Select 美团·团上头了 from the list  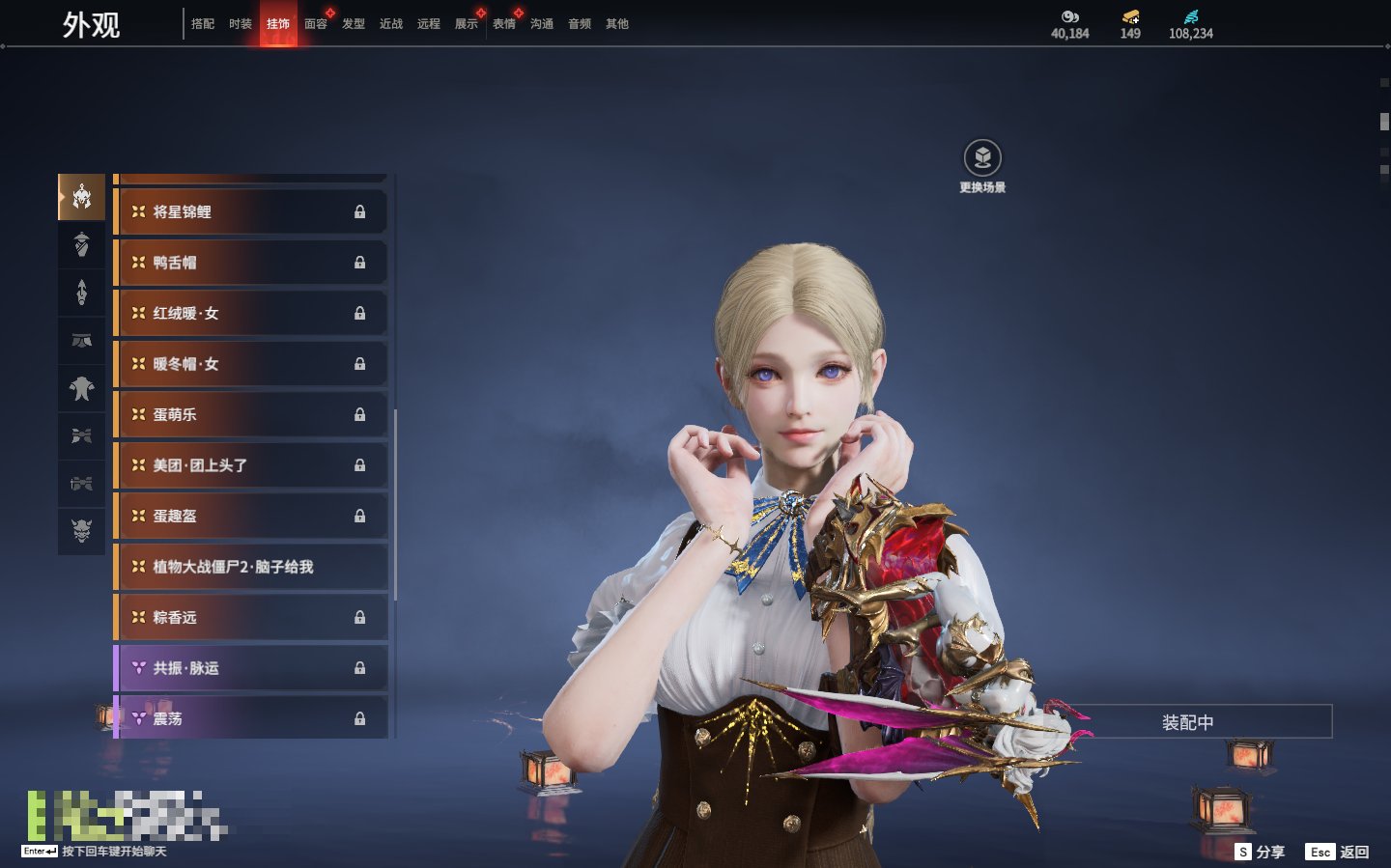click(251, 465)
